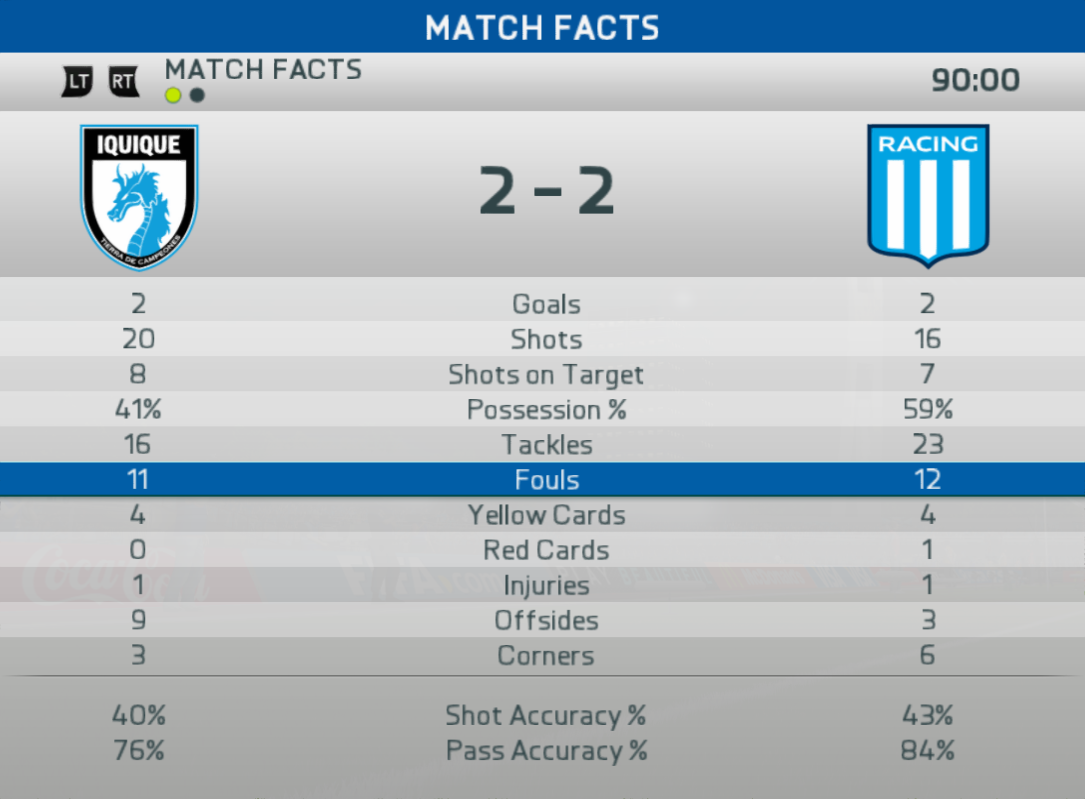Select the Goals stat row
1085x799 pixels.
tap(545, 304)
